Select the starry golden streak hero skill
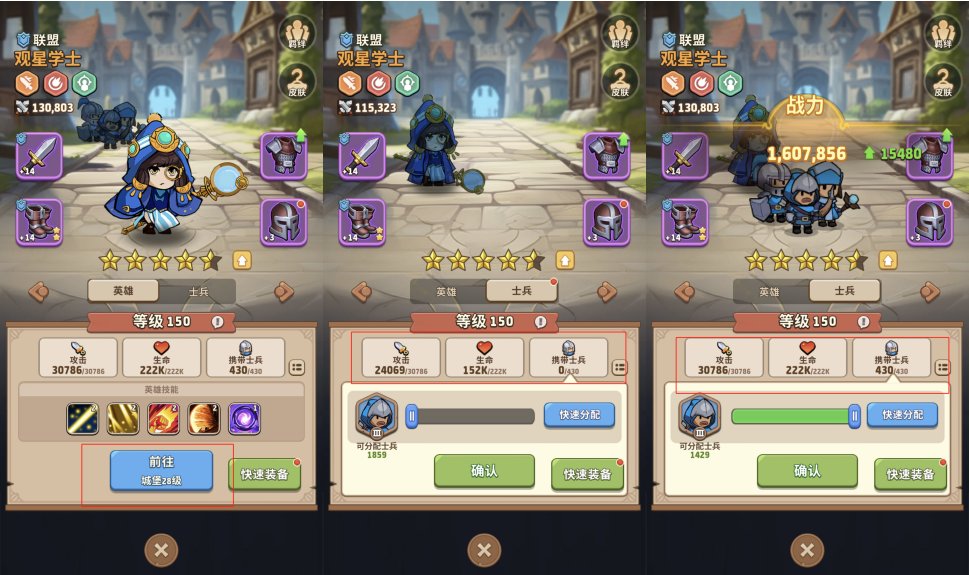 coord(82,418)
